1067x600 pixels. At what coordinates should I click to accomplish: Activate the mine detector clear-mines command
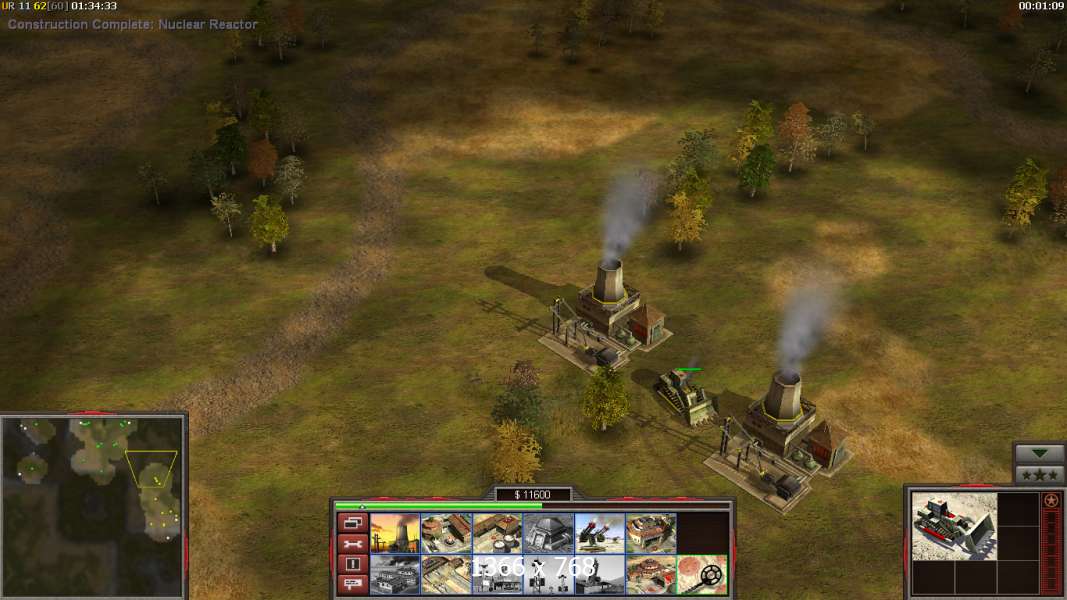pyautogui.click(x=701, y=574)
